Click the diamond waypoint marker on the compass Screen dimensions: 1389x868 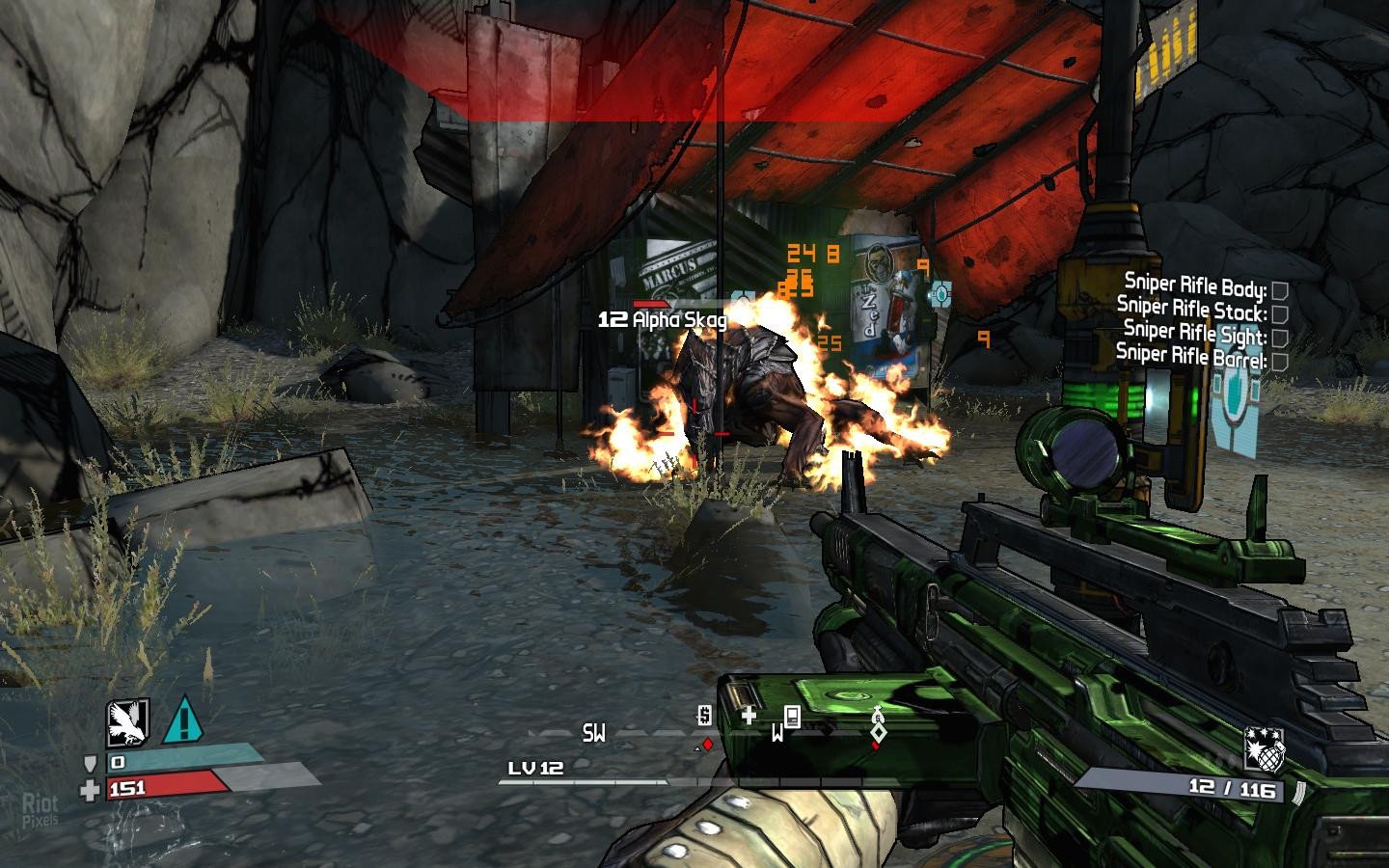(878, 731)
